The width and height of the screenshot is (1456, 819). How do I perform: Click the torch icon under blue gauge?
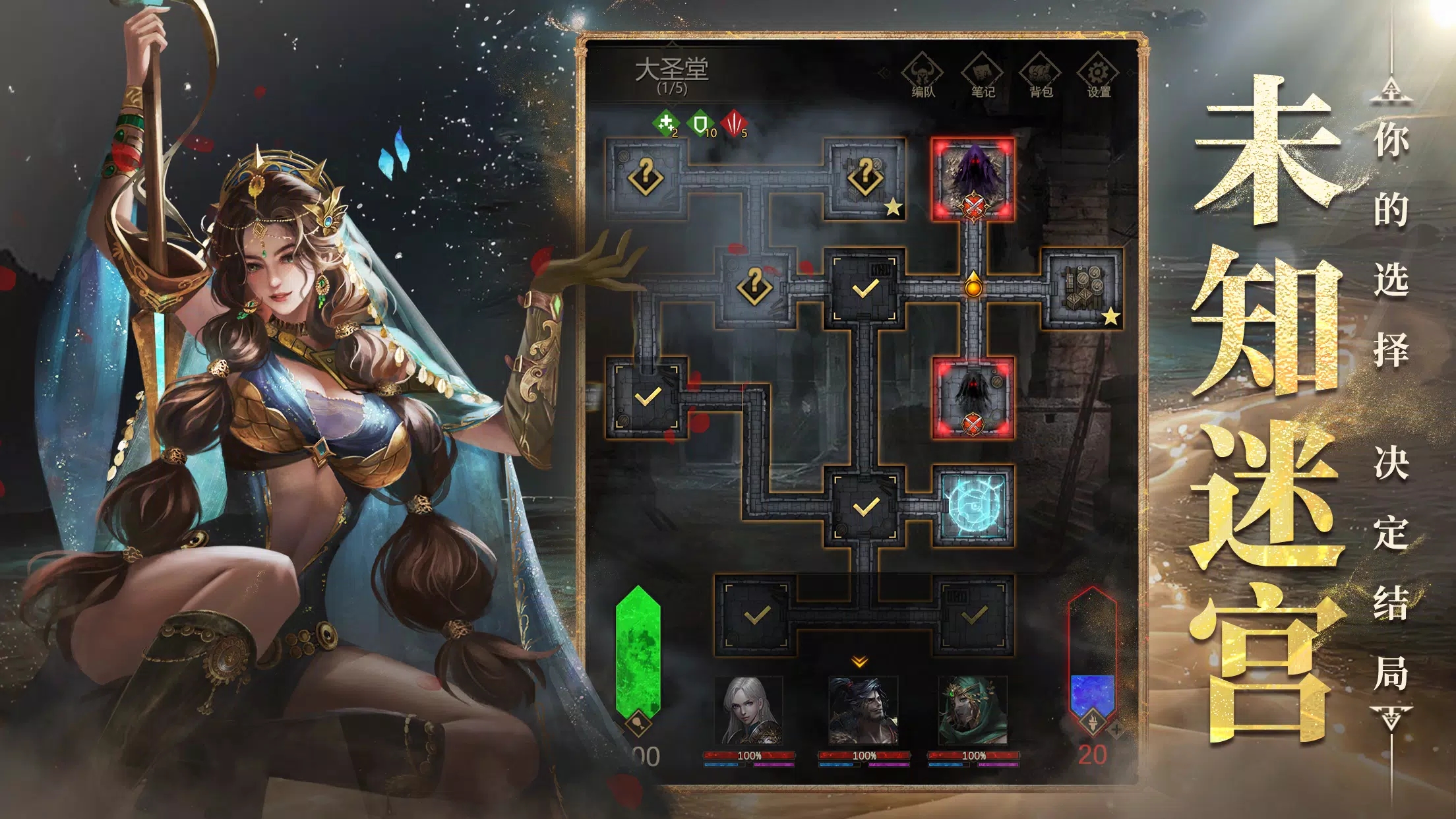click(1093, 720)
